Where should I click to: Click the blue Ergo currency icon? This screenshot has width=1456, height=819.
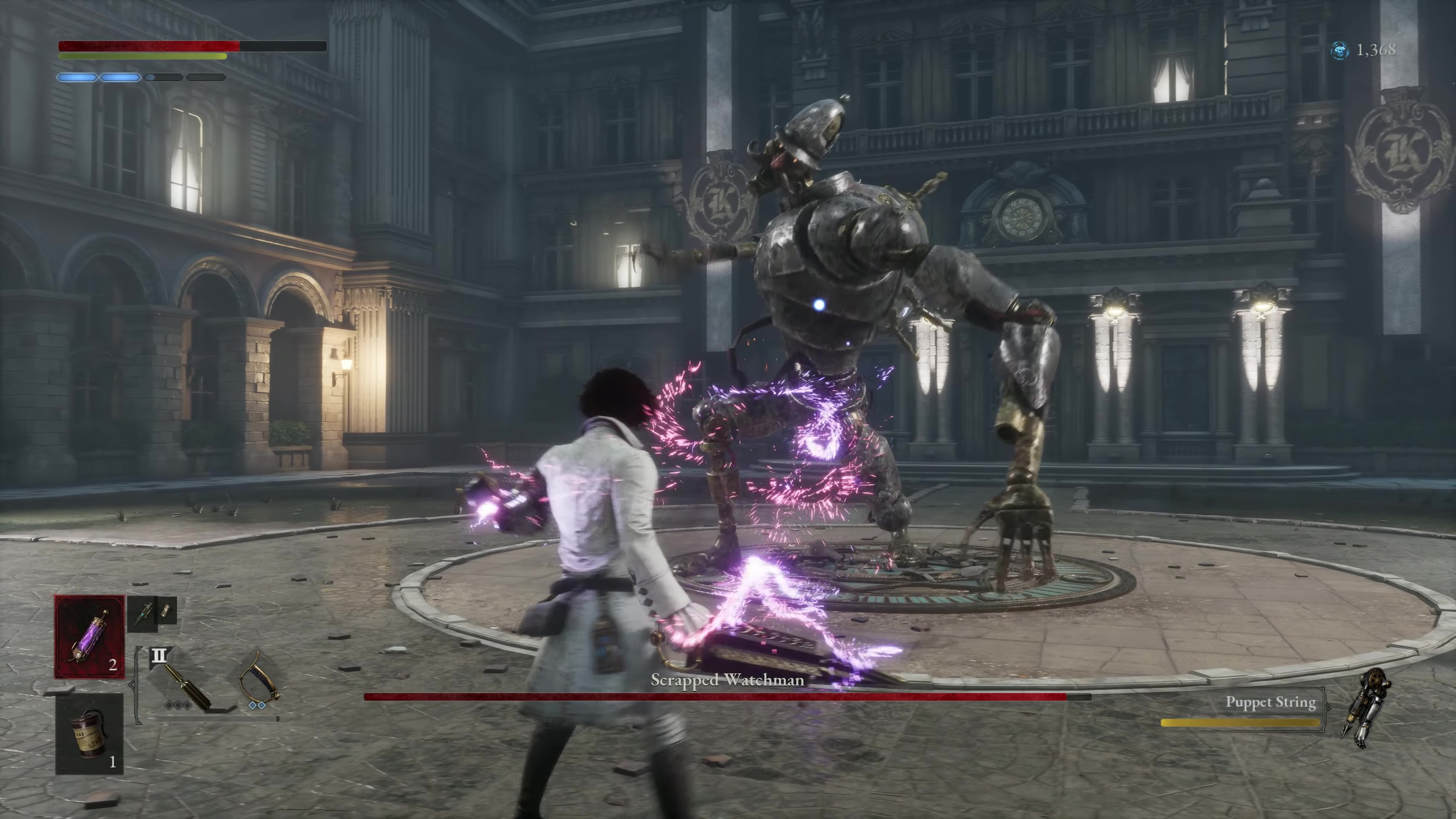point(1339,51)
